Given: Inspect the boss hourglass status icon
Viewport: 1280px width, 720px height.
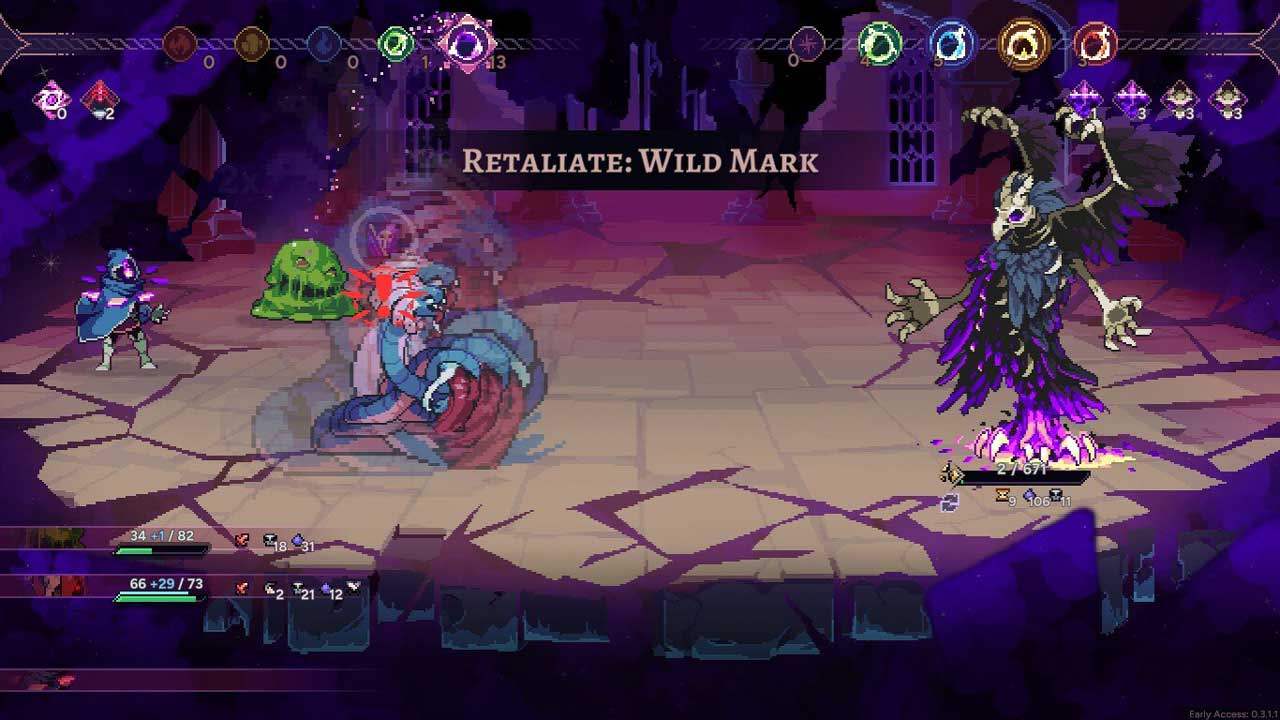Looking at the screenshot, I should (x=1001, y=496).
